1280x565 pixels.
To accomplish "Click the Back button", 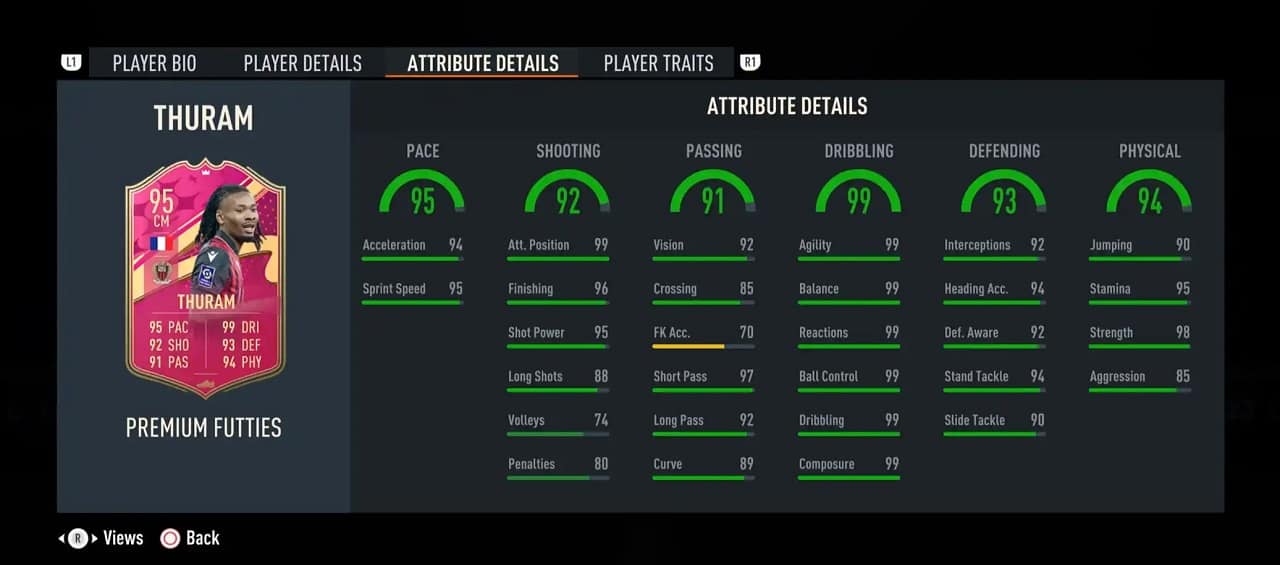I will coord(190,538).
